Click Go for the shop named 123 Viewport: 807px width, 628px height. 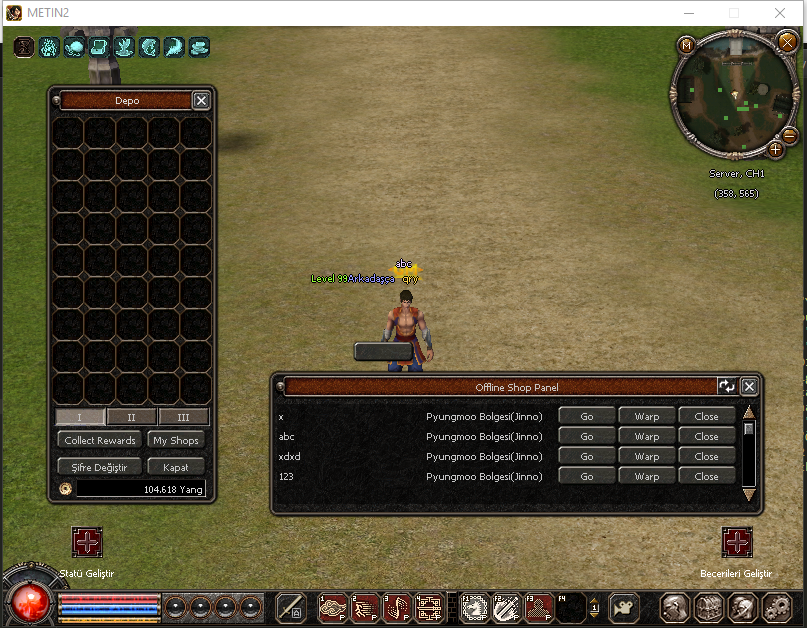tap(587, 476)
